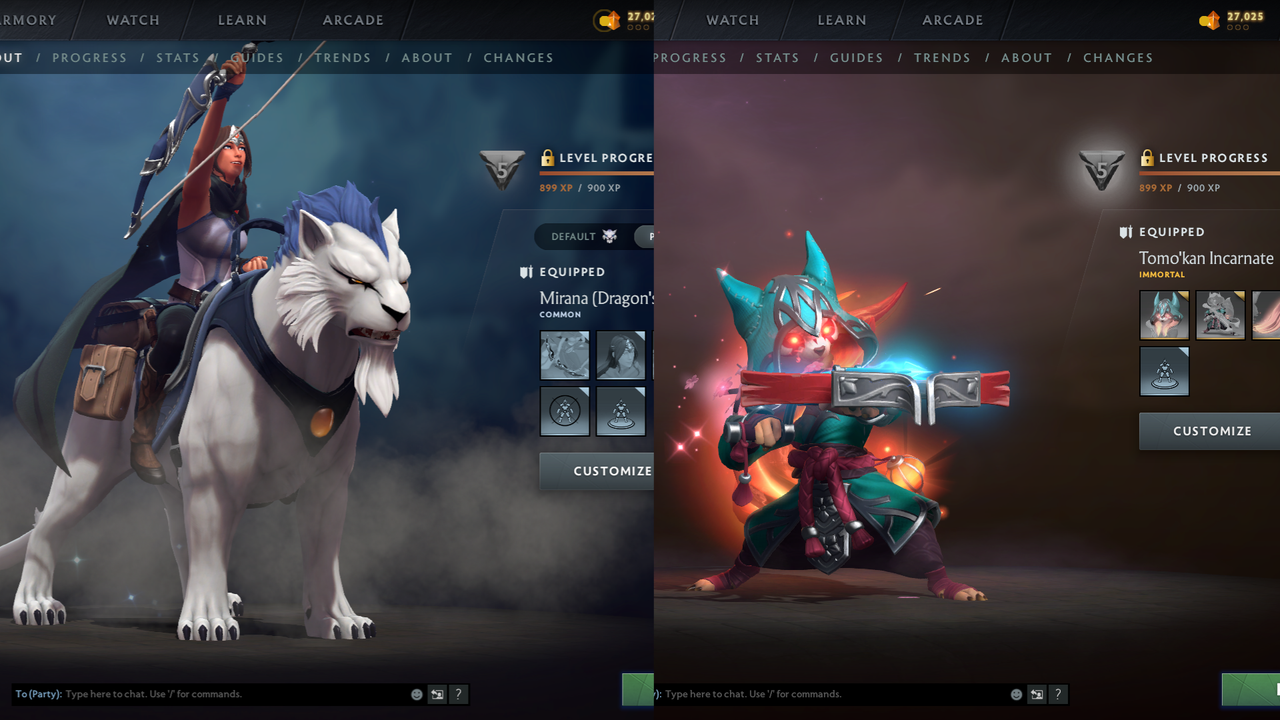Click the shards balance icon on the left header
The height and width of the screenshot is (720, 1280).
612,20
